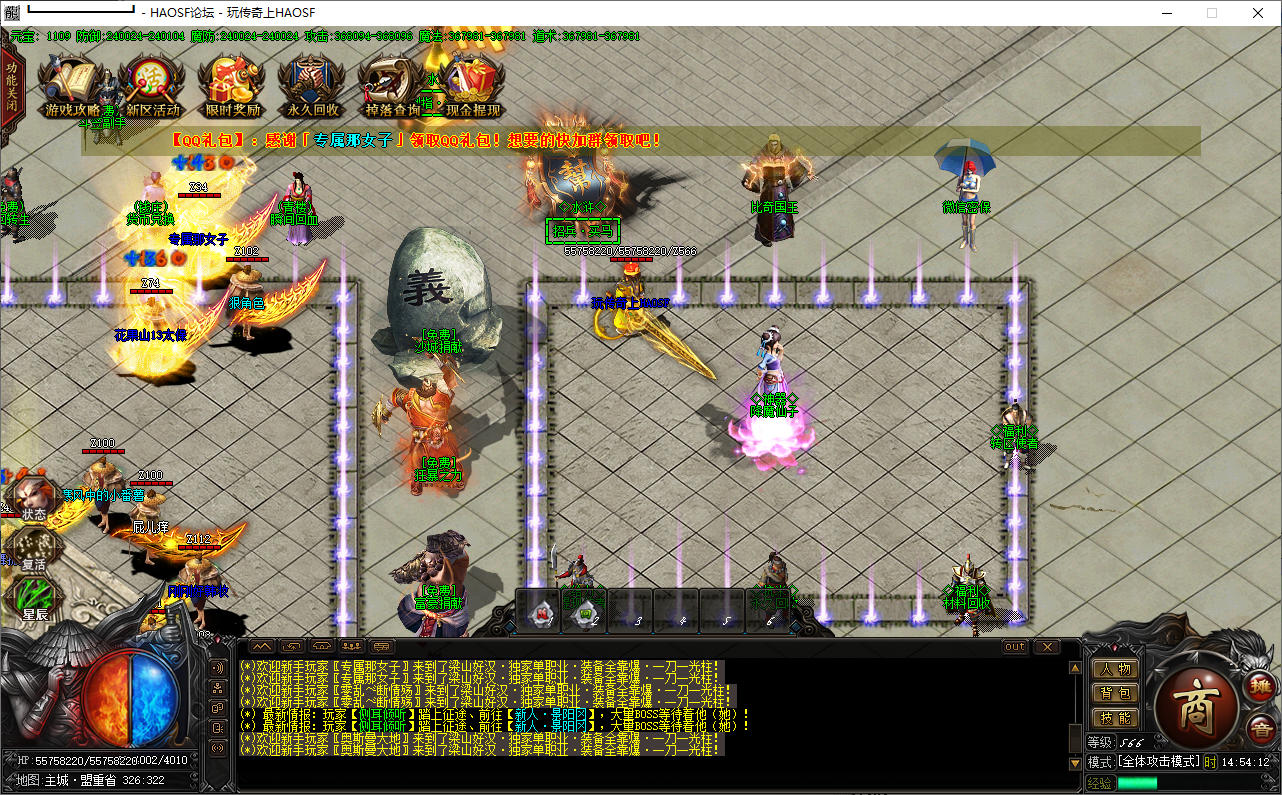
Task: Open the 游戏攻略 game guide icon
Action: click(72, 87)
